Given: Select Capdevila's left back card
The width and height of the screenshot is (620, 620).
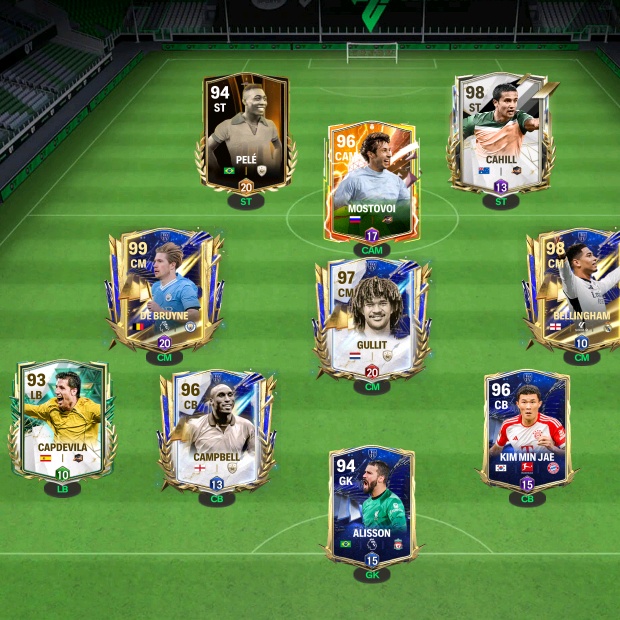Looking at the screenshot, I should point(62,420).
